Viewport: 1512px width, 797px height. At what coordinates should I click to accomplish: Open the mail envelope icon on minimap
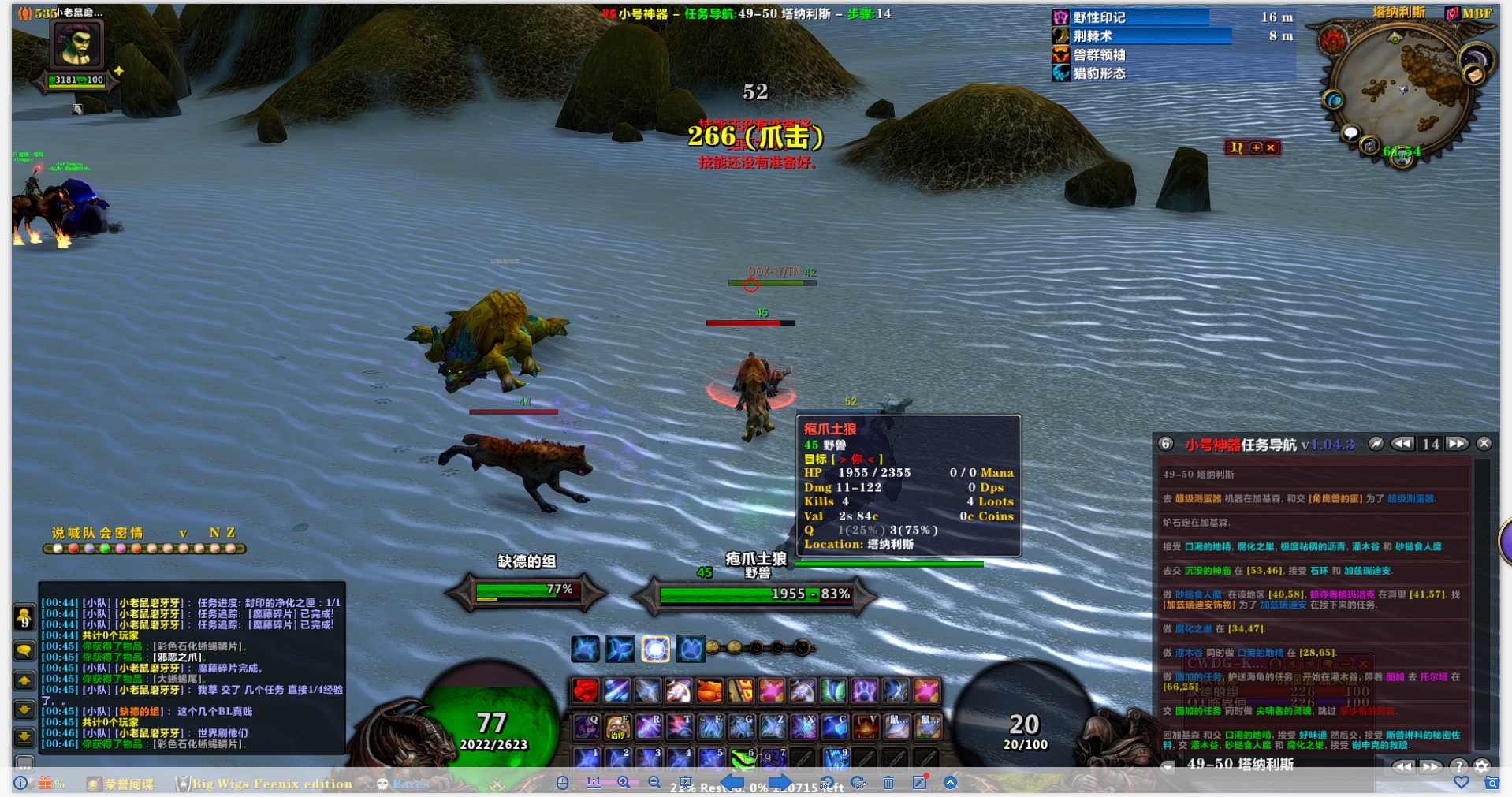tap(1474, 75)
